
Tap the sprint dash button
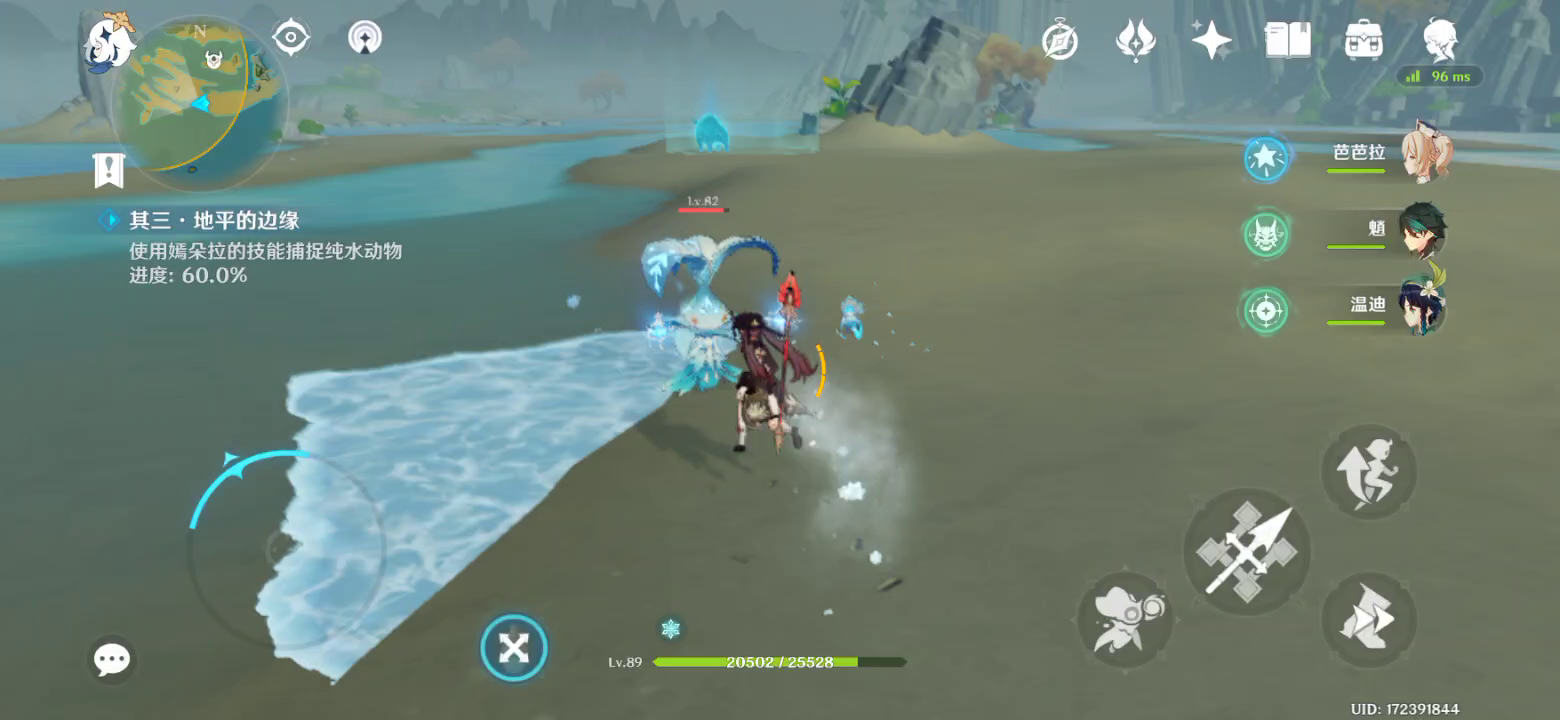click(1368, 621)
